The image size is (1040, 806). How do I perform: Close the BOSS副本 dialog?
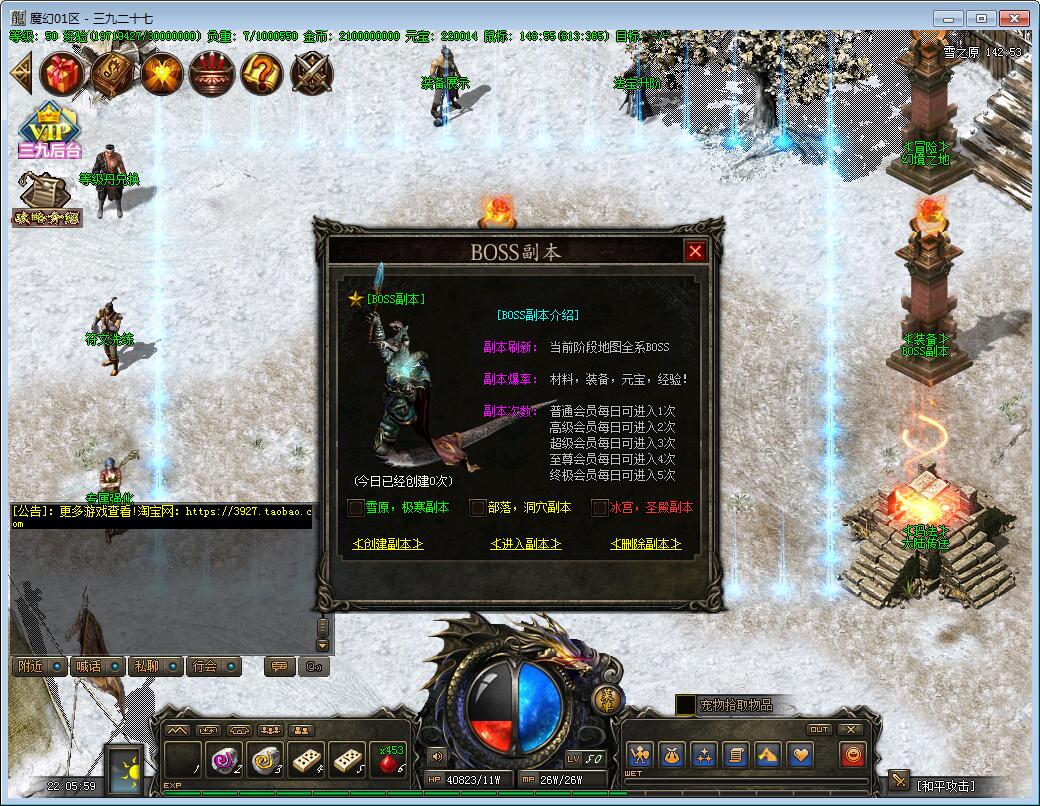click(695, 251)
